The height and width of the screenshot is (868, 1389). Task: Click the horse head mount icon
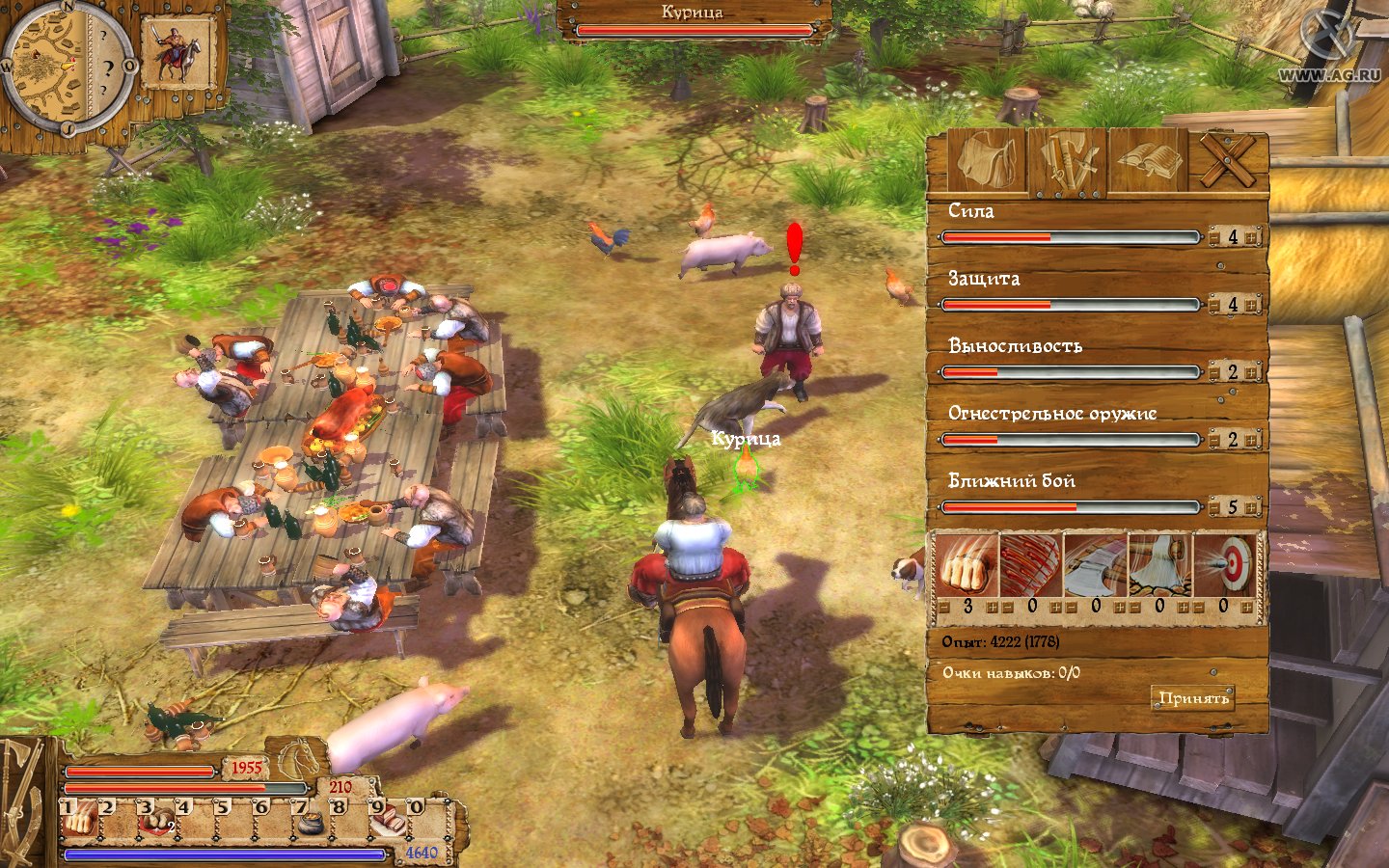click(301, 759)
